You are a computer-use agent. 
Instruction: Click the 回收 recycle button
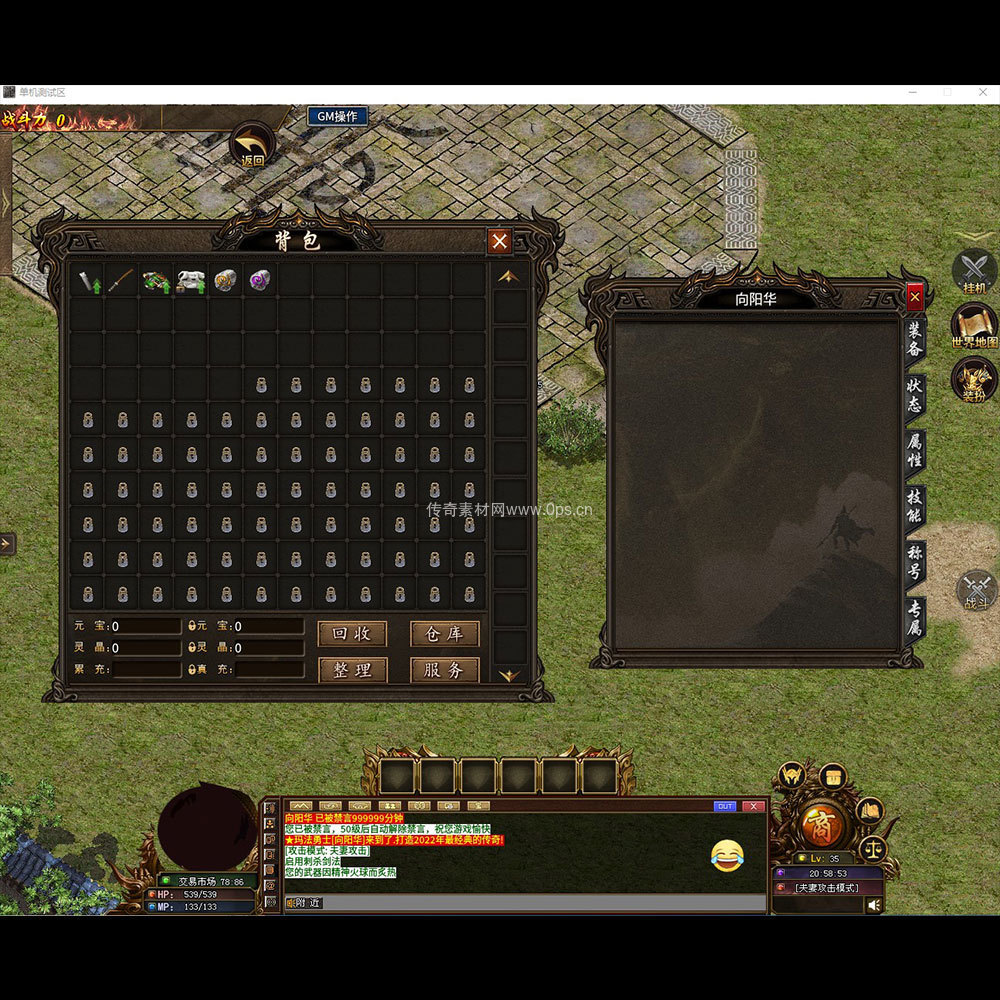coord(352,634)
